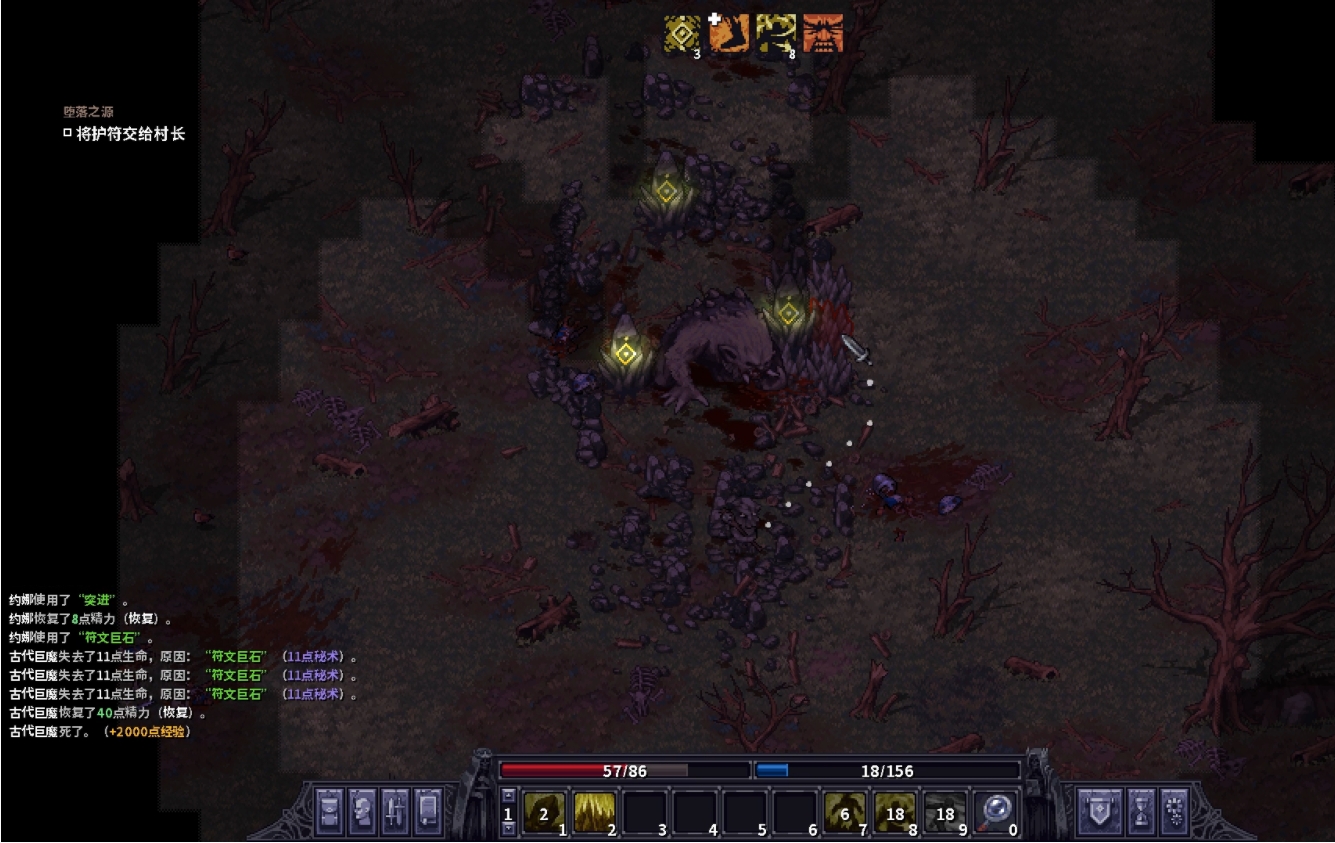Open the gear settings button

tap(1173, 810)
